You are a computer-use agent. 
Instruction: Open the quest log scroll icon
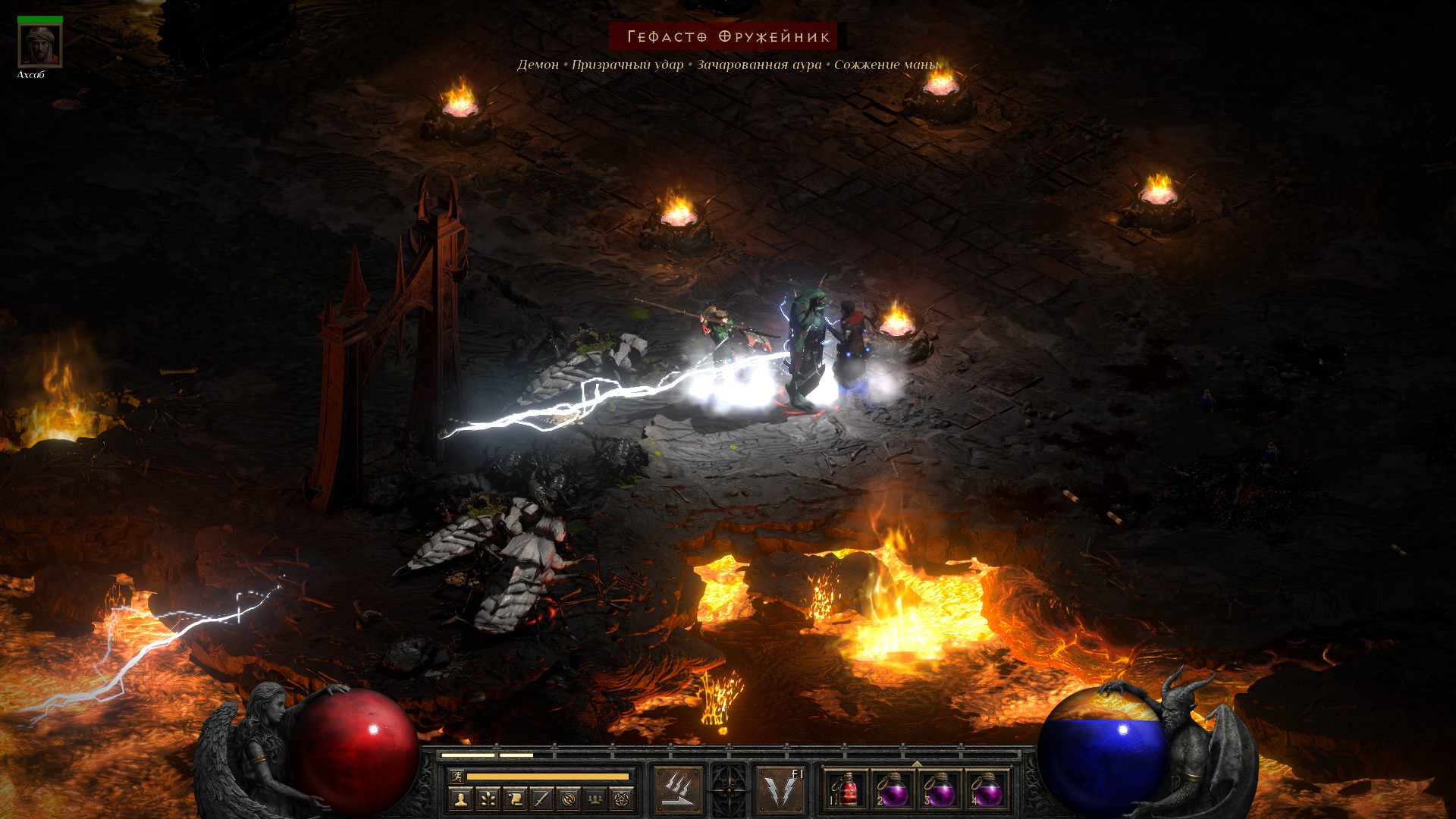pyautogui.click(x=515, y=799)
